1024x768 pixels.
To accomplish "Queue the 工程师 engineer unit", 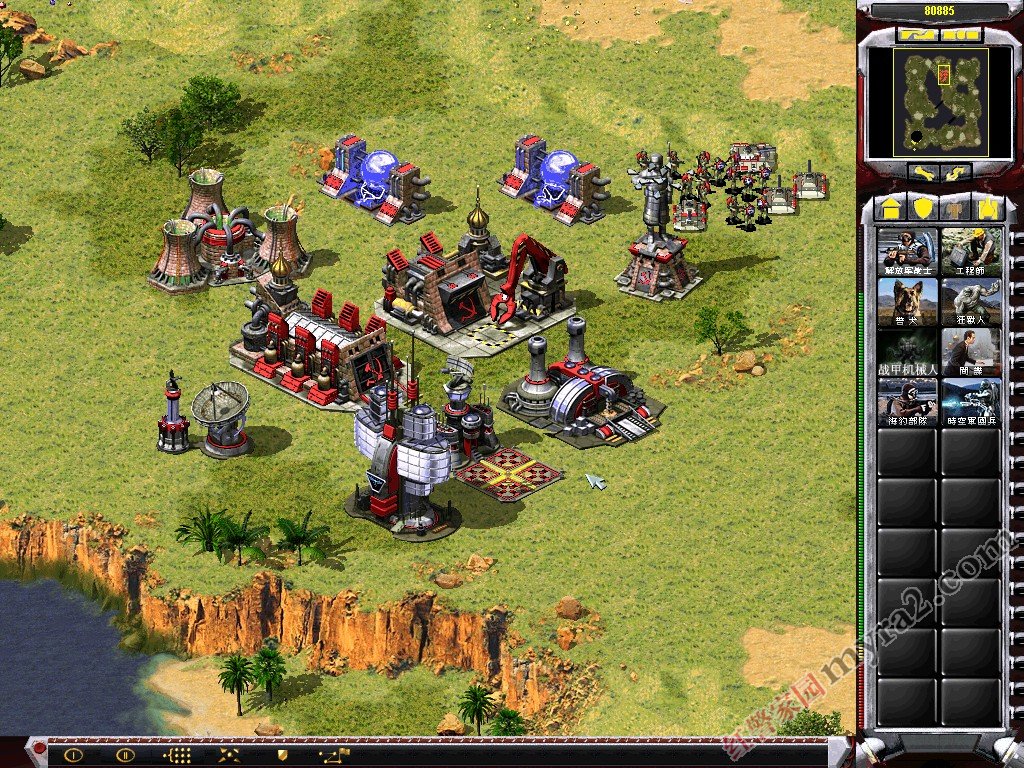I will [x=970, y=252].
